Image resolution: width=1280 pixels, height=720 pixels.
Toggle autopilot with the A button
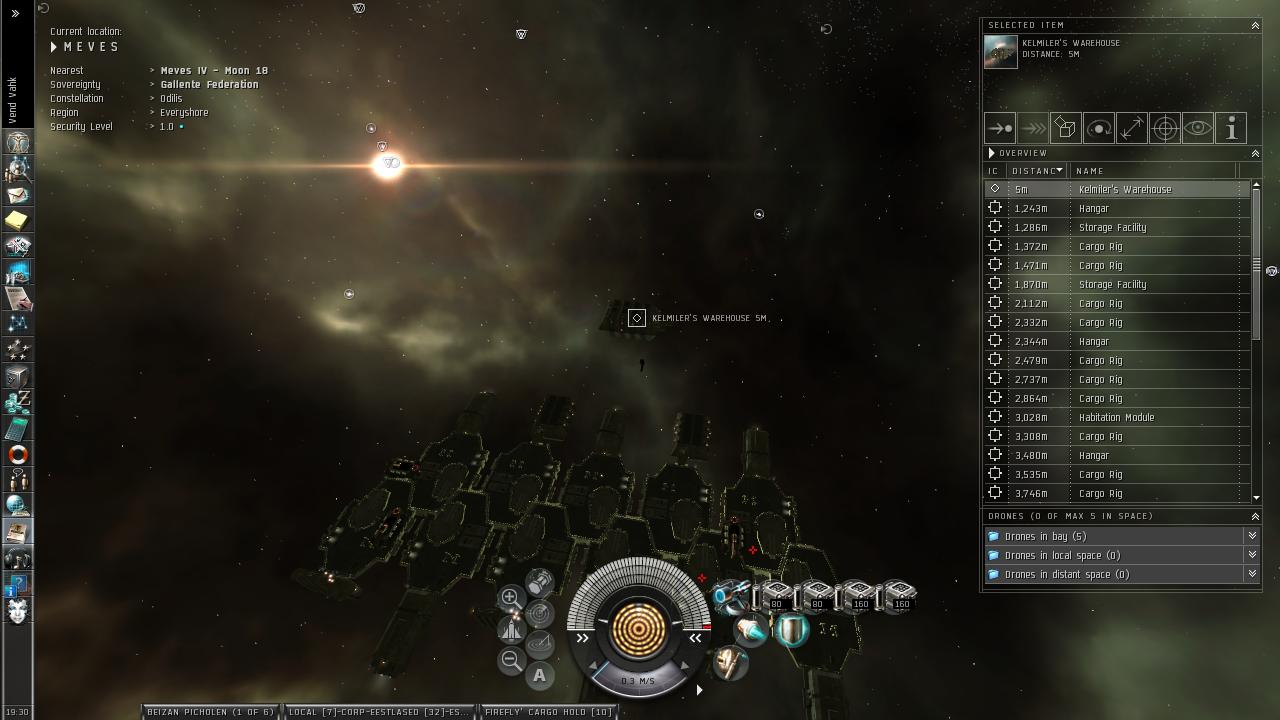pos(539,675)
